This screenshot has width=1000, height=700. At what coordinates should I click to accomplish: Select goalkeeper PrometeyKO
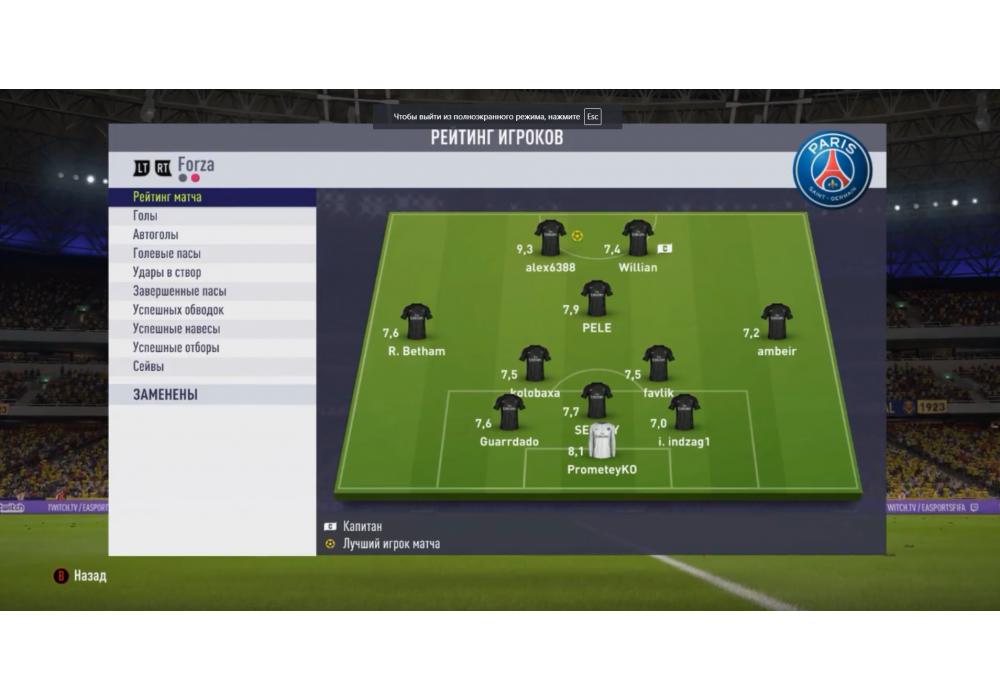602,441
